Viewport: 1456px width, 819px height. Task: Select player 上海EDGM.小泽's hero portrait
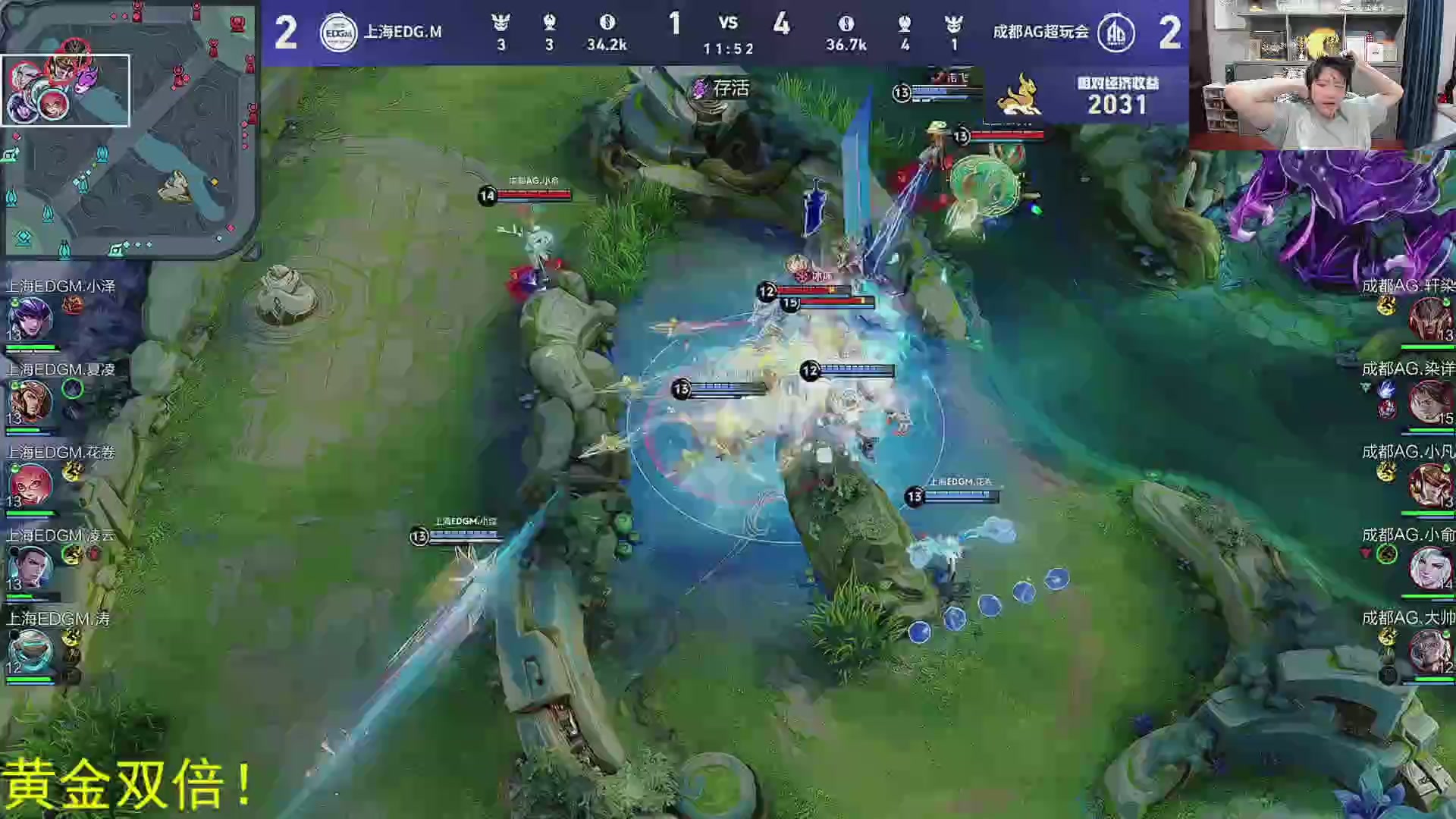(30, 318)
